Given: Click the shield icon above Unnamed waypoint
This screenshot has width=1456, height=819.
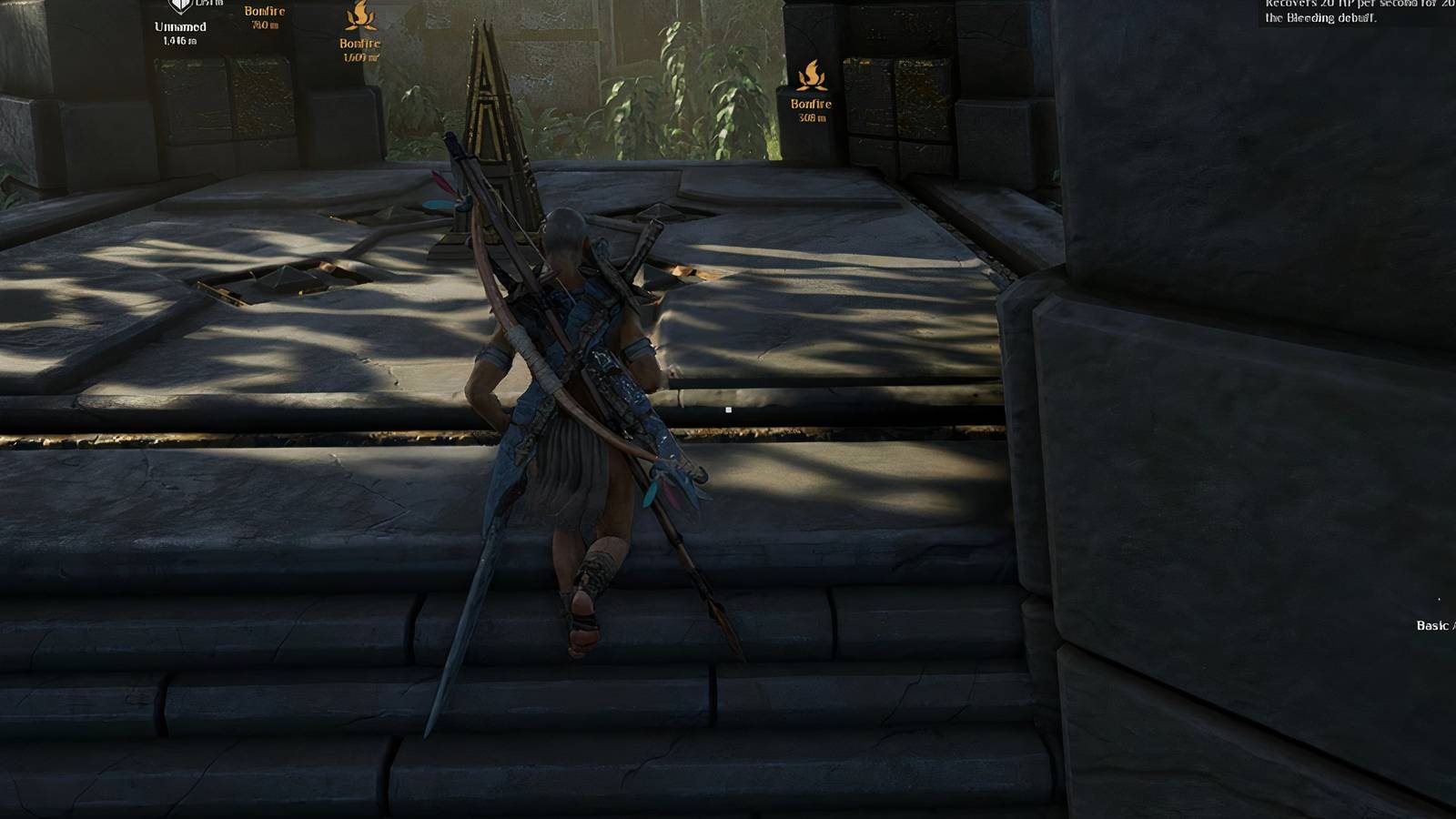Looking at the screenshot, I should (x=179, y=5).
